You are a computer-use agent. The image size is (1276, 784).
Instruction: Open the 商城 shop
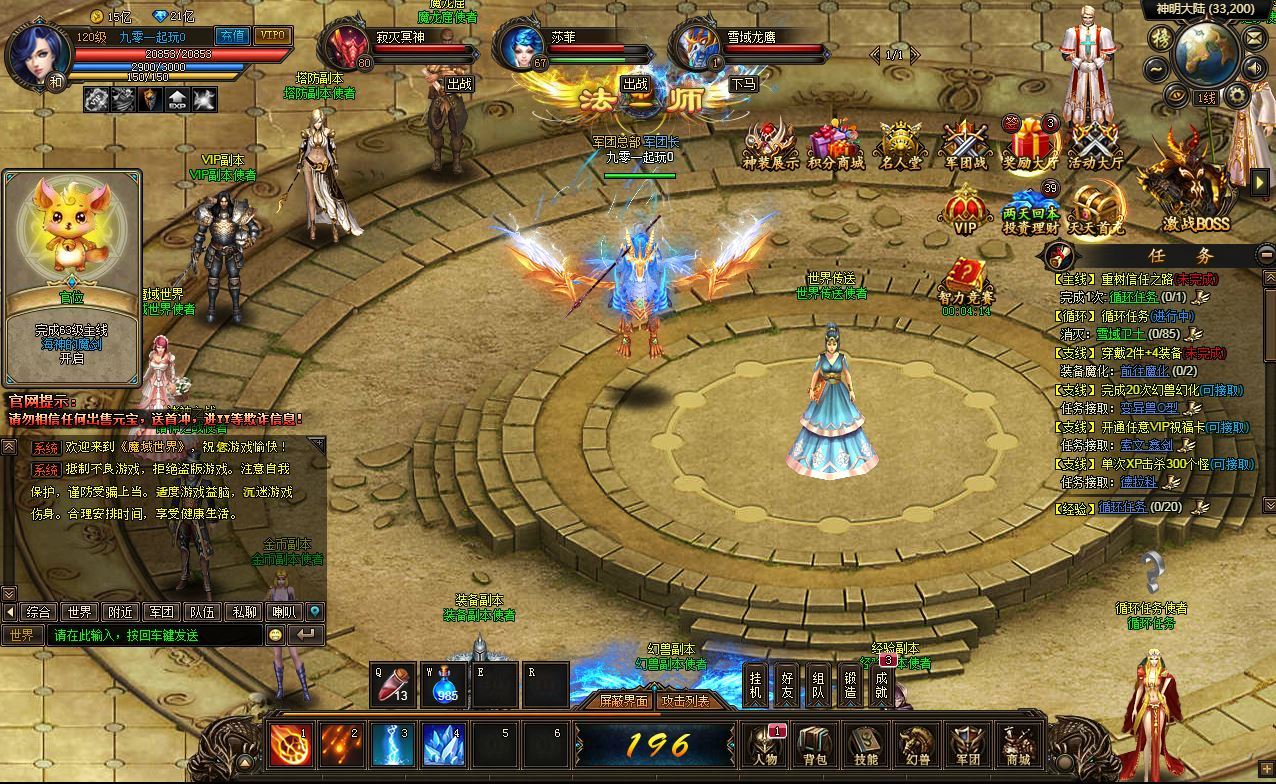(x=1018, y=746)
